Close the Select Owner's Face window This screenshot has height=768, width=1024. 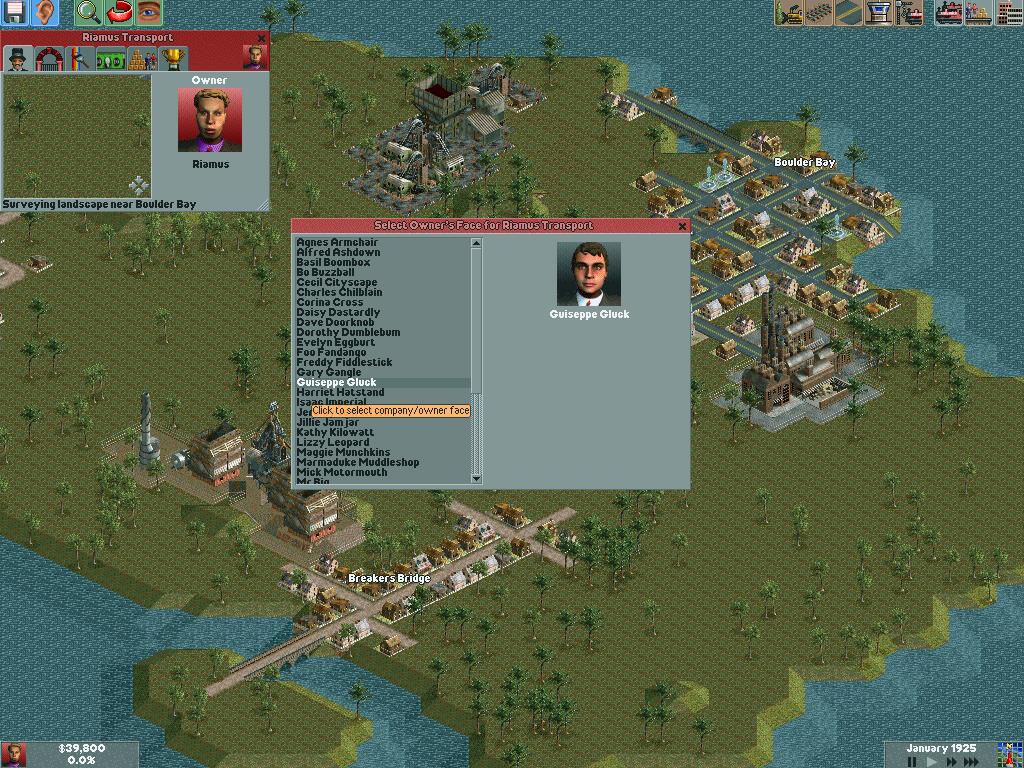(683, 226)
